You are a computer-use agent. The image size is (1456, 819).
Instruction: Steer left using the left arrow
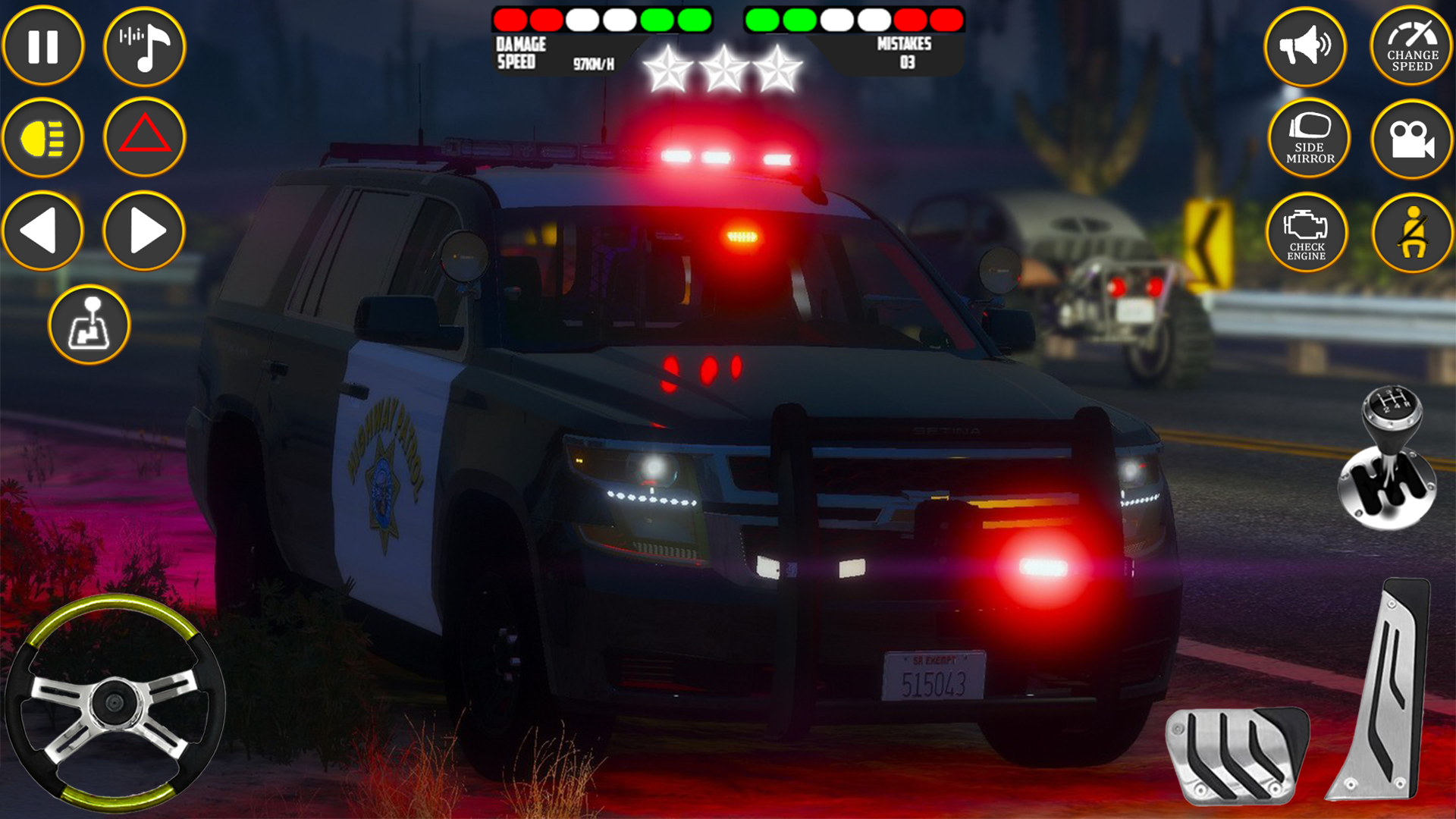pos(43,231)
